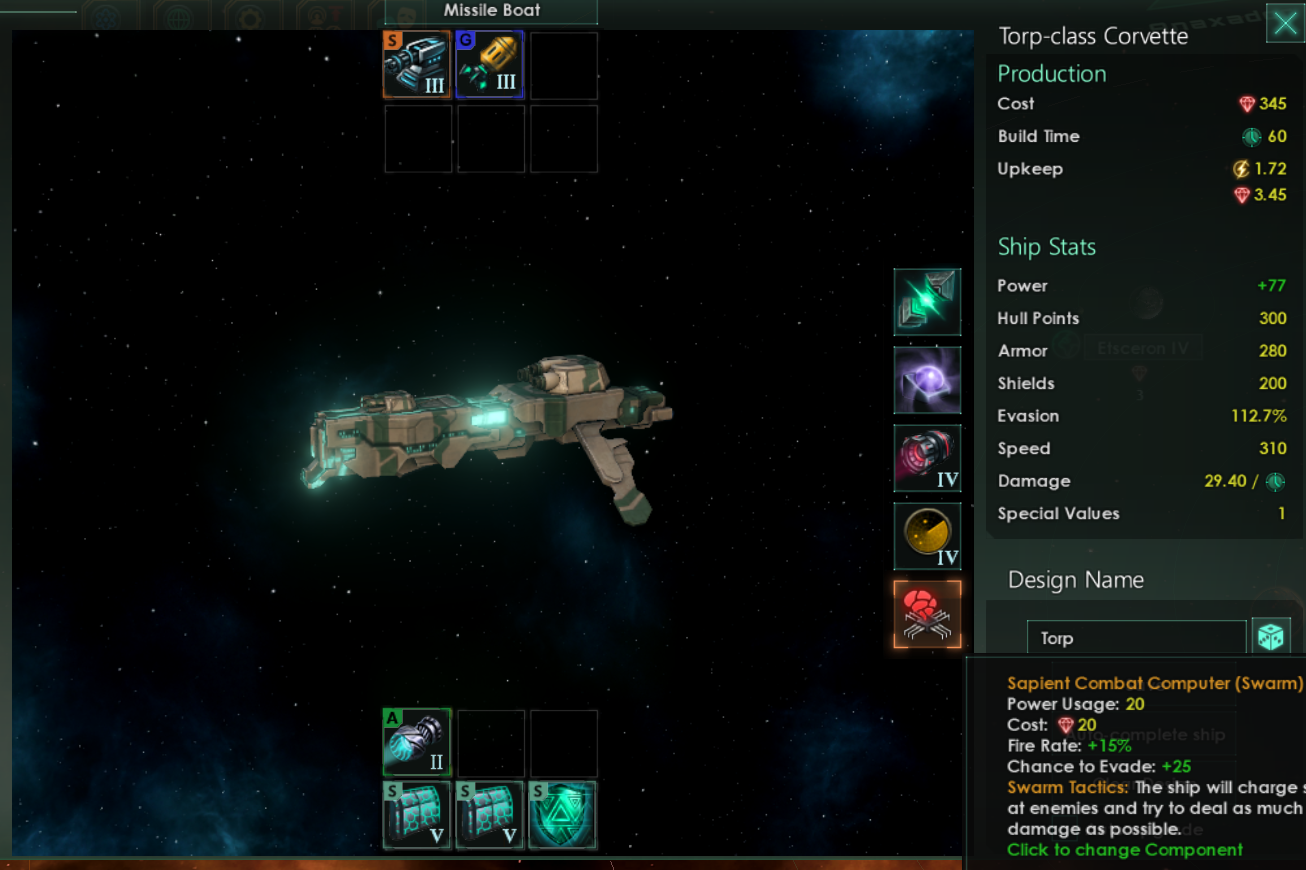Select the S-slot weapon component

416,65
